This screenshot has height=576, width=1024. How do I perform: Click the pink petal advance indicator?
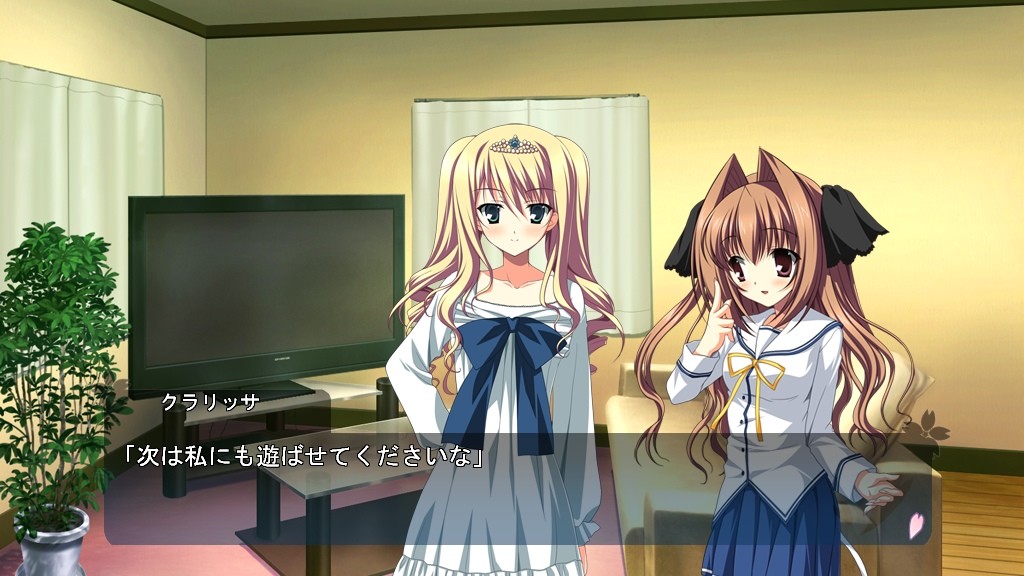click(x=915, y=525)
